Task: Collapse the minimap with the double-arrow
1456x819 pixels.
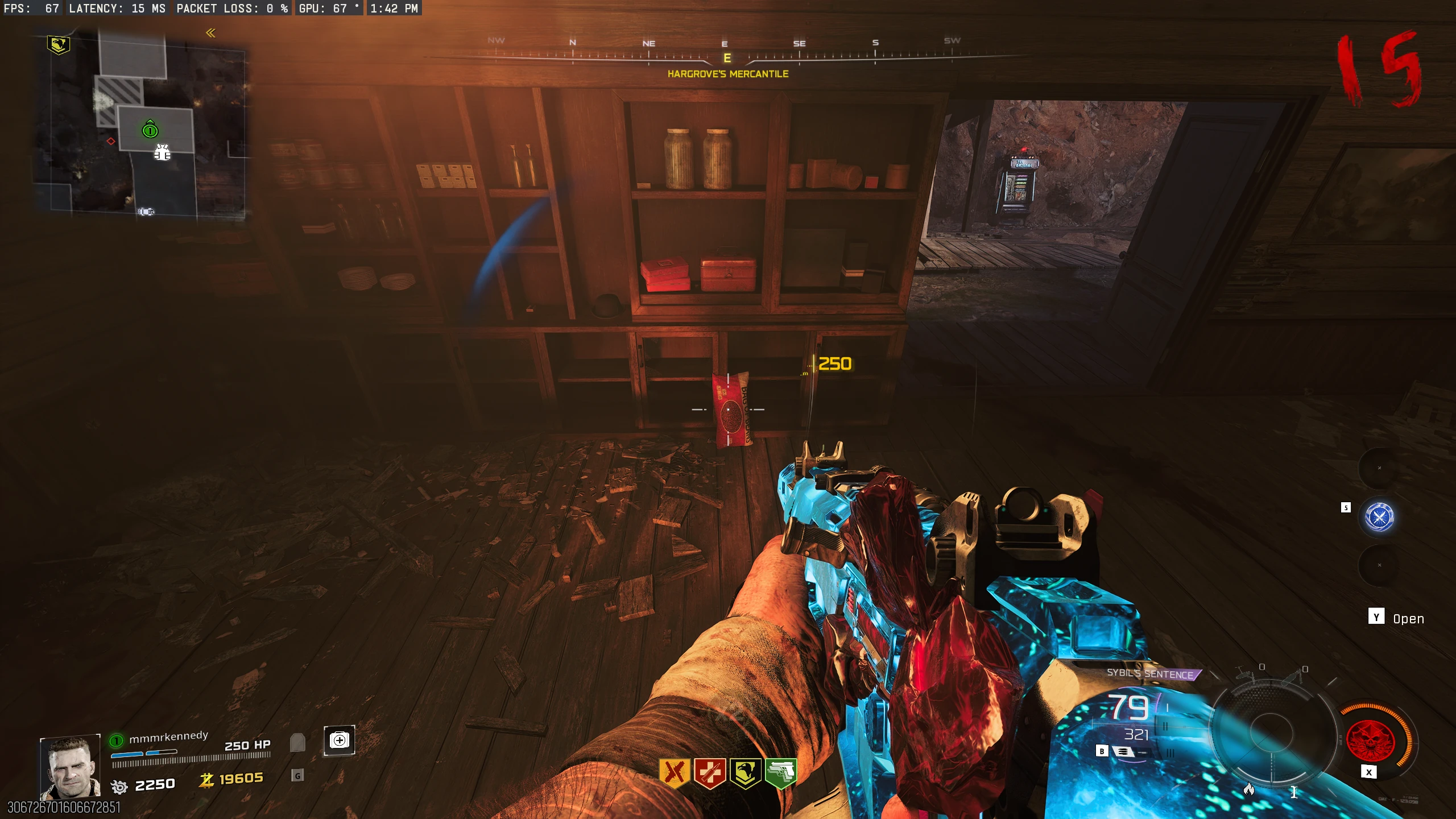Action: click(211, 34)
